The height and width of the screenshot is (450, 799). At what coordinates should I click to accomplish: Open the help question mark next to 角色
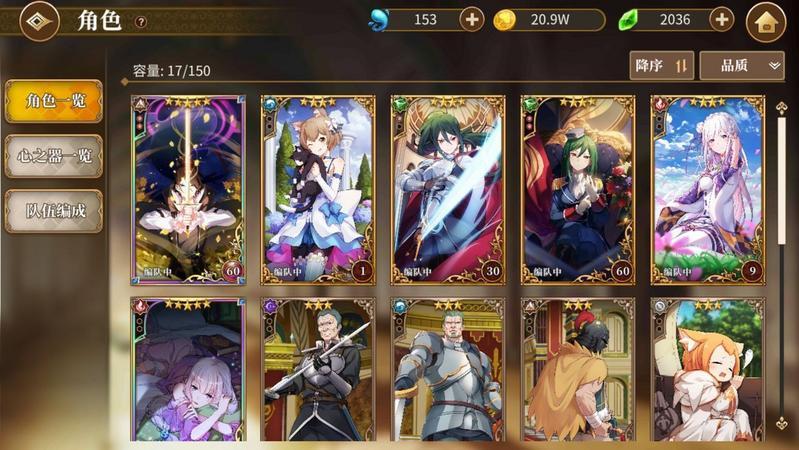pos(141,22)
